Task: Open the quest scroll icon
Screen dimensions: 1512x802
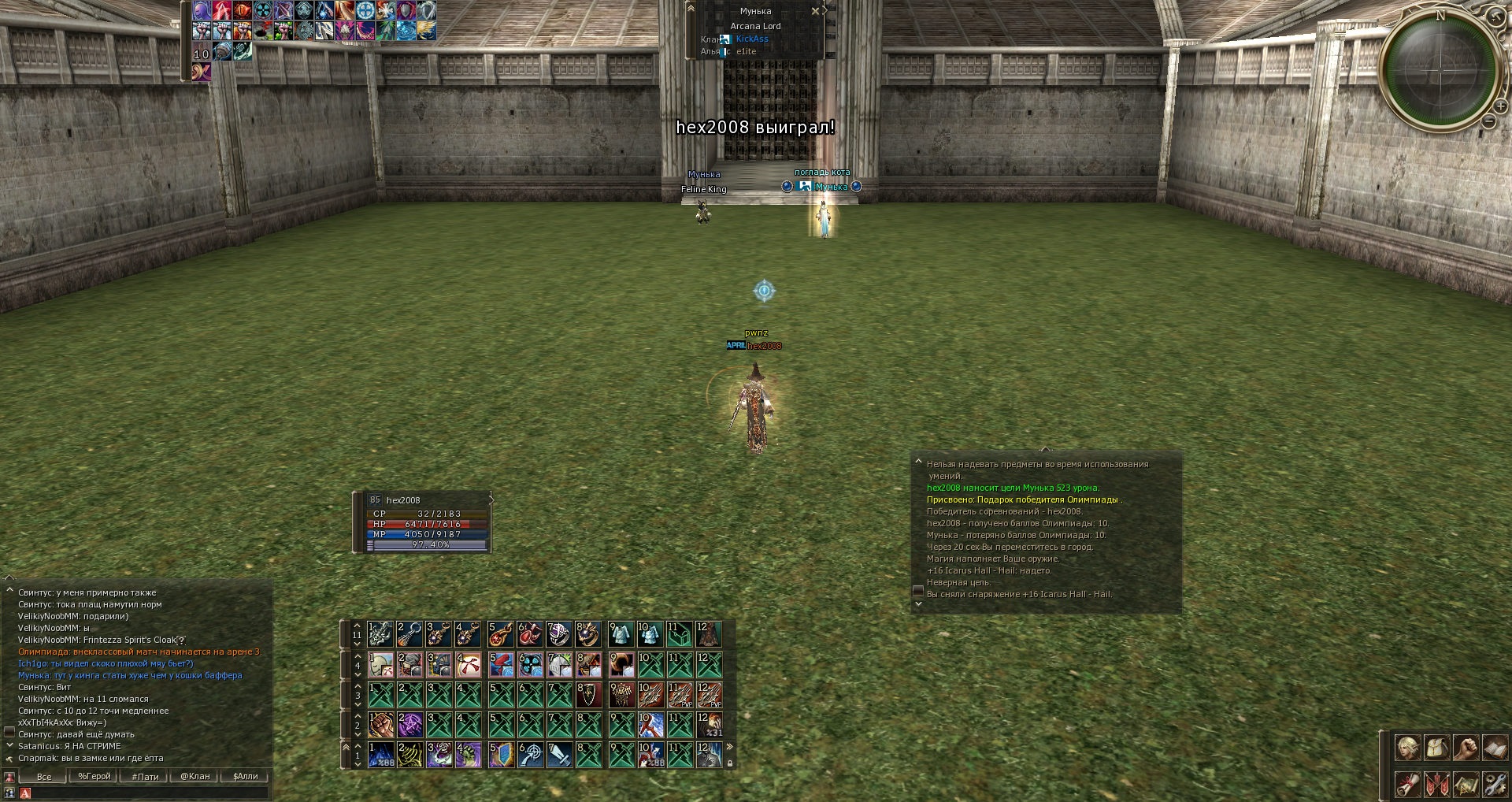Action: 1407,784
